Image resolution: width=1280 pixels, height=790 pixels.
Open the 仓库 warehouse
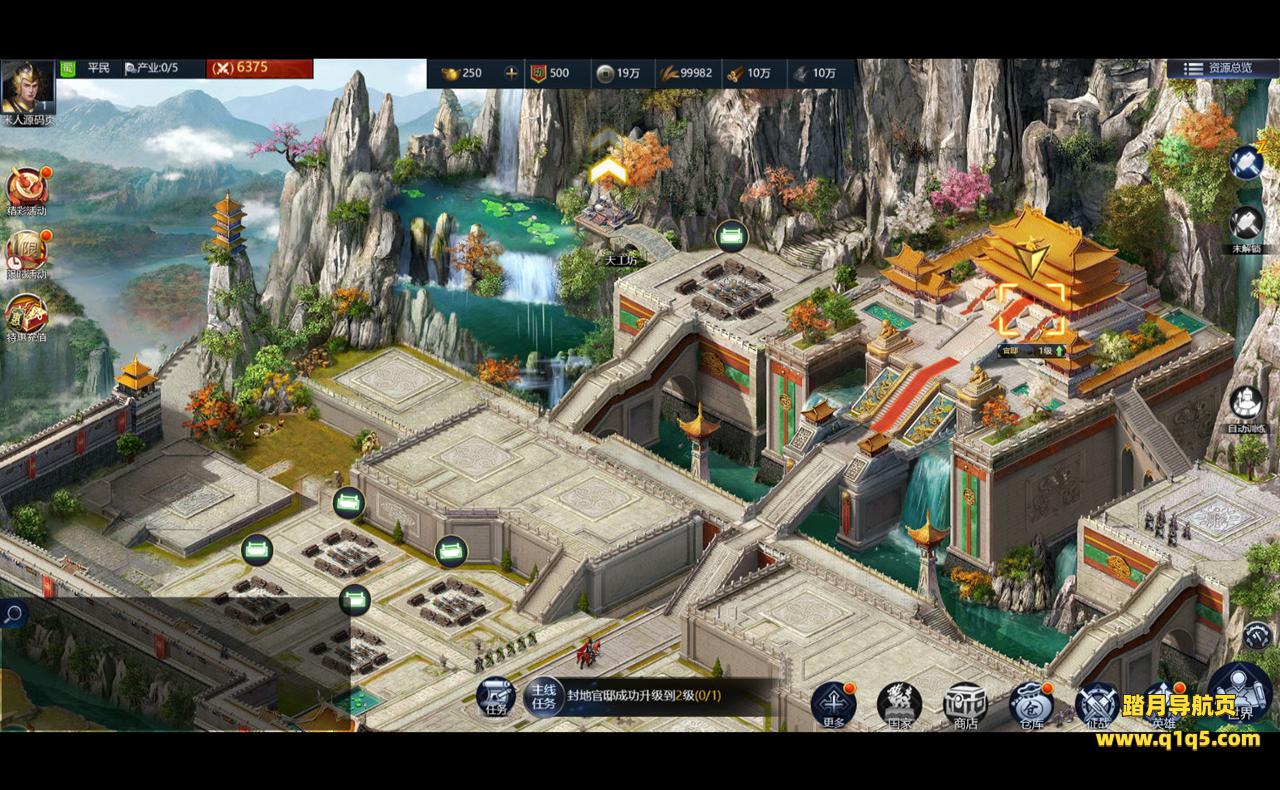click(1031, 704)
